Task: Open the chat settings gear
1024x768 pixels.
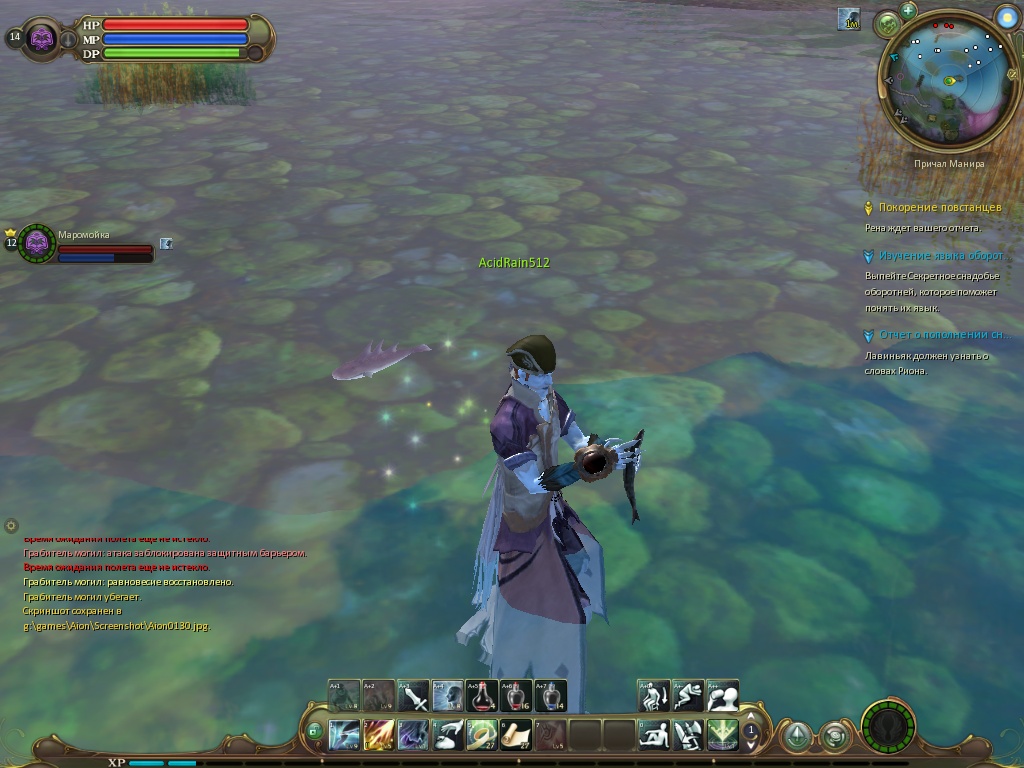Action: pos(12,525)
